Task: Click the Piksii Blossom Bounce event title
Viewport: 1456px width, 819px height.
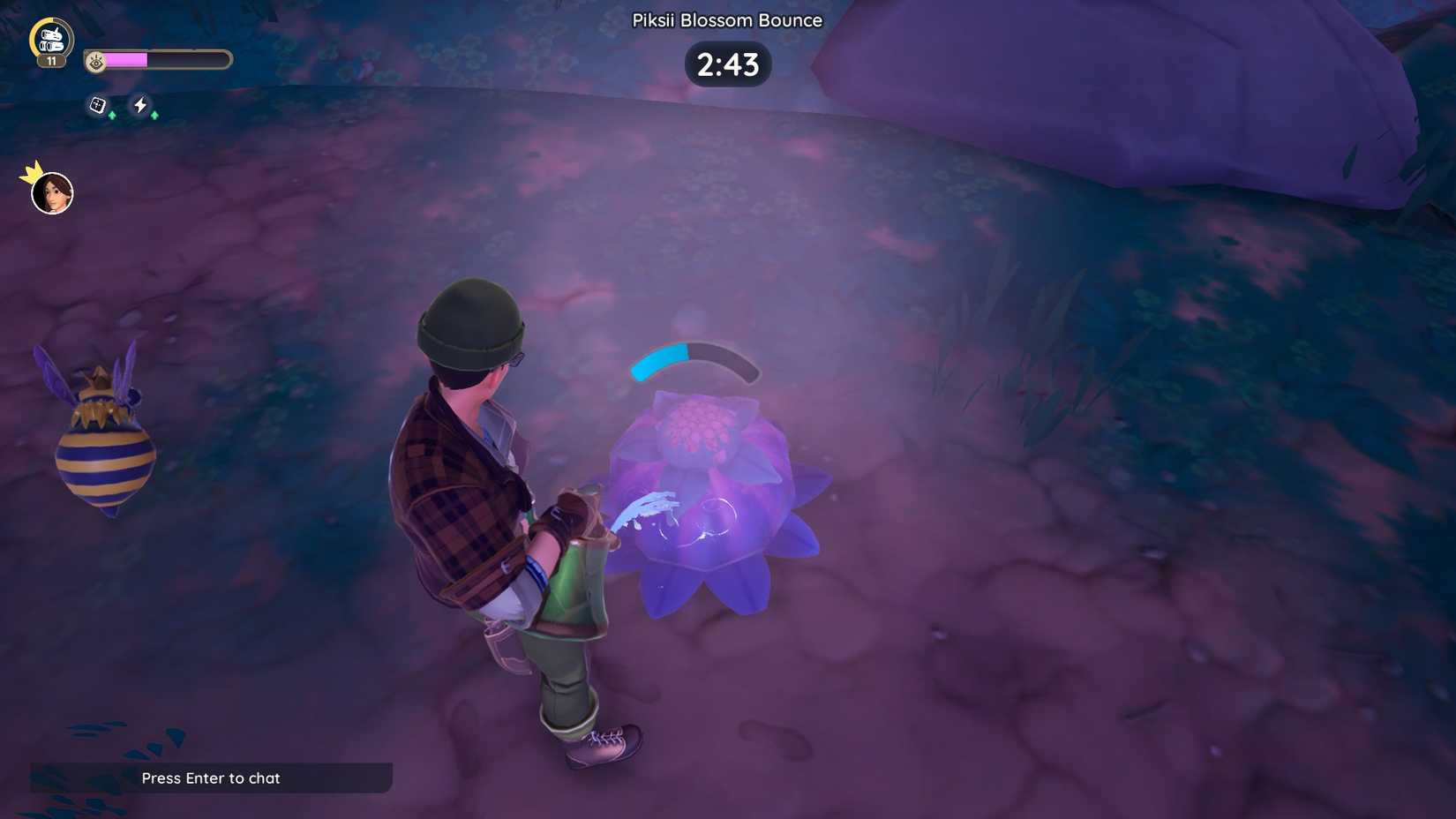Action: point(726,19)
